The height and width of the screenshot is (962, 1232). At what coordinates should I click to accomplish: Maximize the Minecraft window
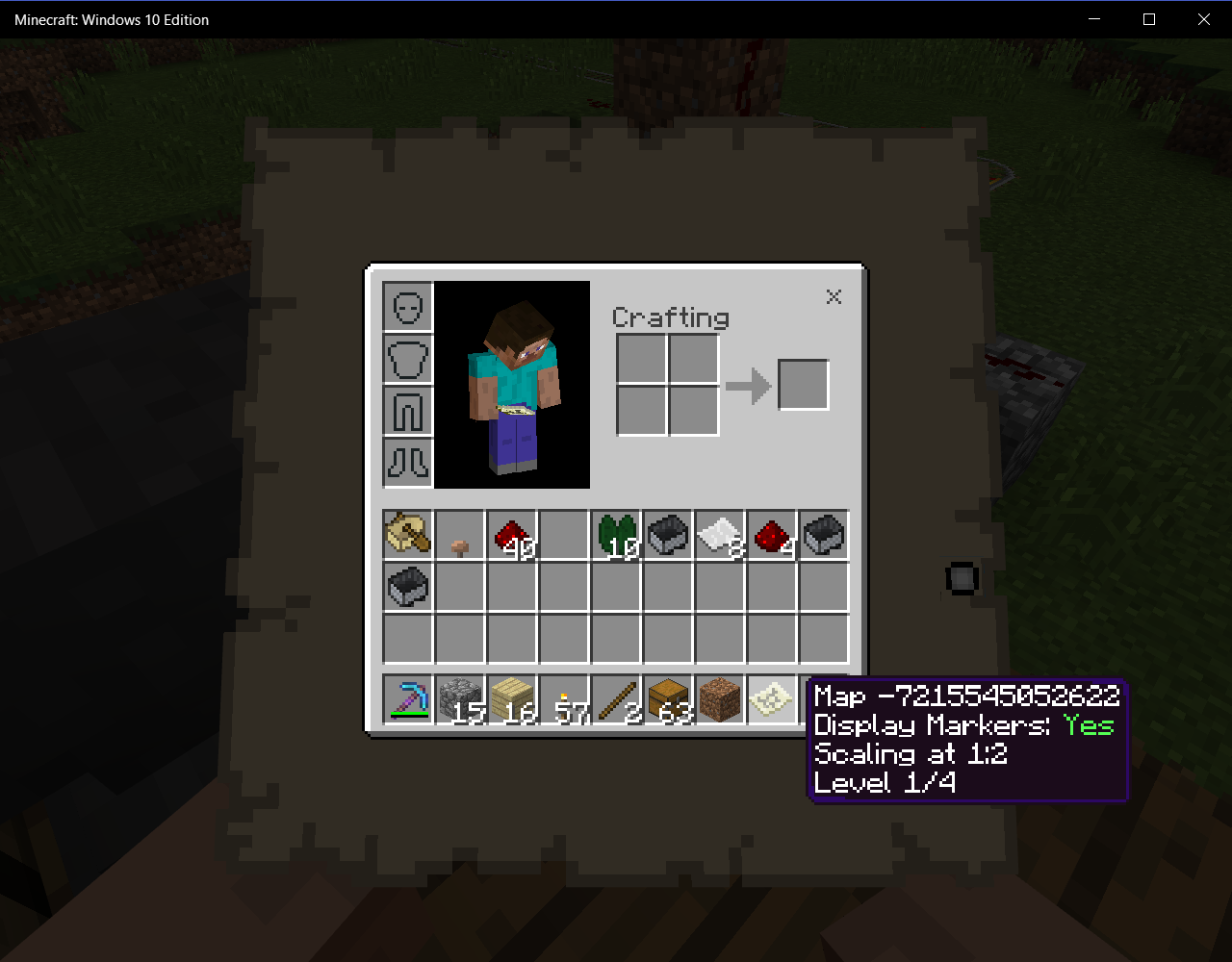pyautogui.click(x=1148, y=19)
